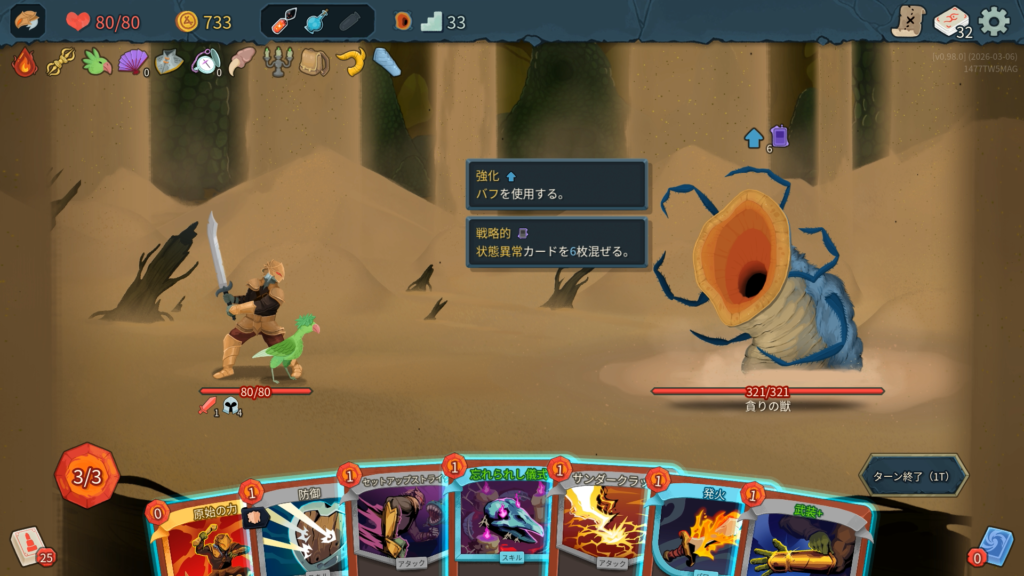Inspect the green parrot relic
Image resolution: width=1024 pixels, height=576 pixels.
[x=96, y=62]
